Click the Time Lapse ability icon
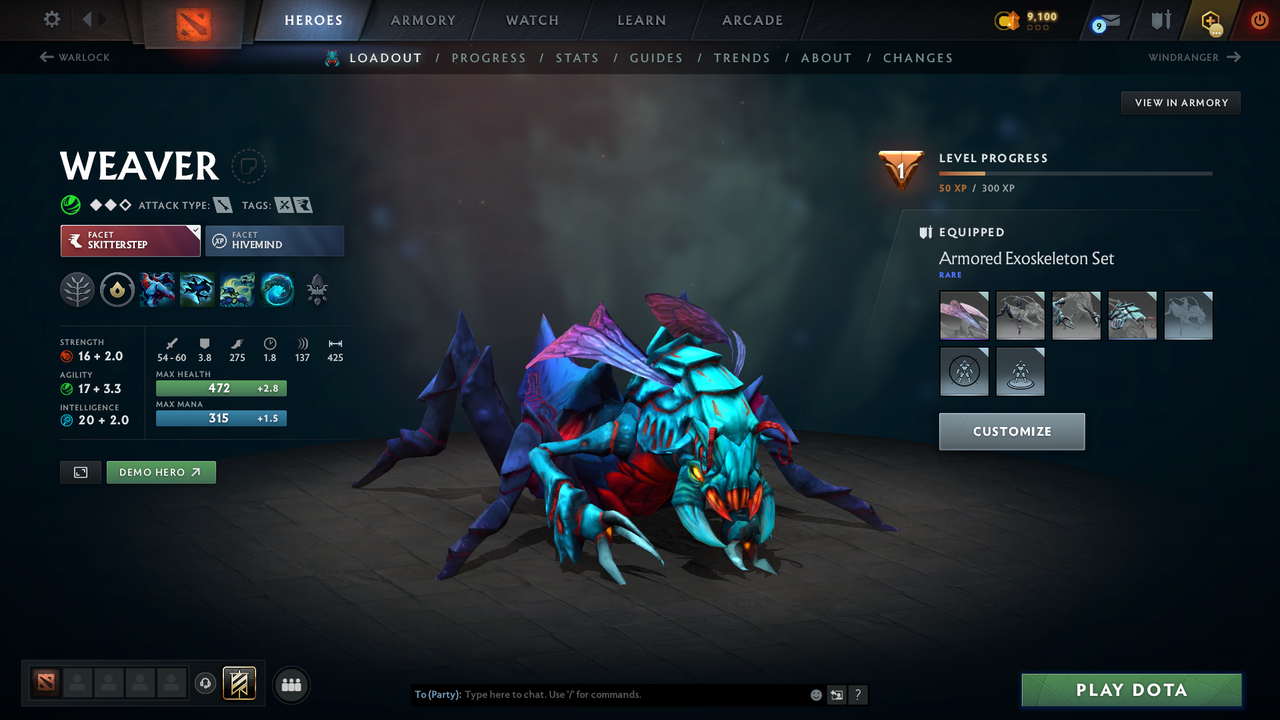The image size is (1280, 720). tap(277, 290)
